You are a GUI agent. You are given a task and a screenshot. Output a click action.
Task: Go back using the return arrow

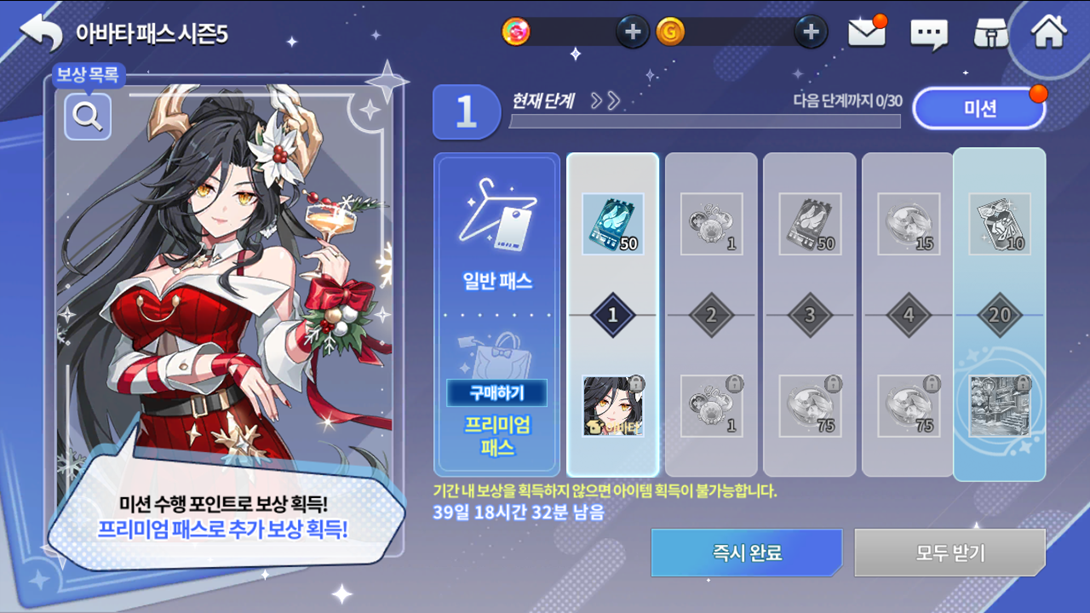click(x=41, y=32)
